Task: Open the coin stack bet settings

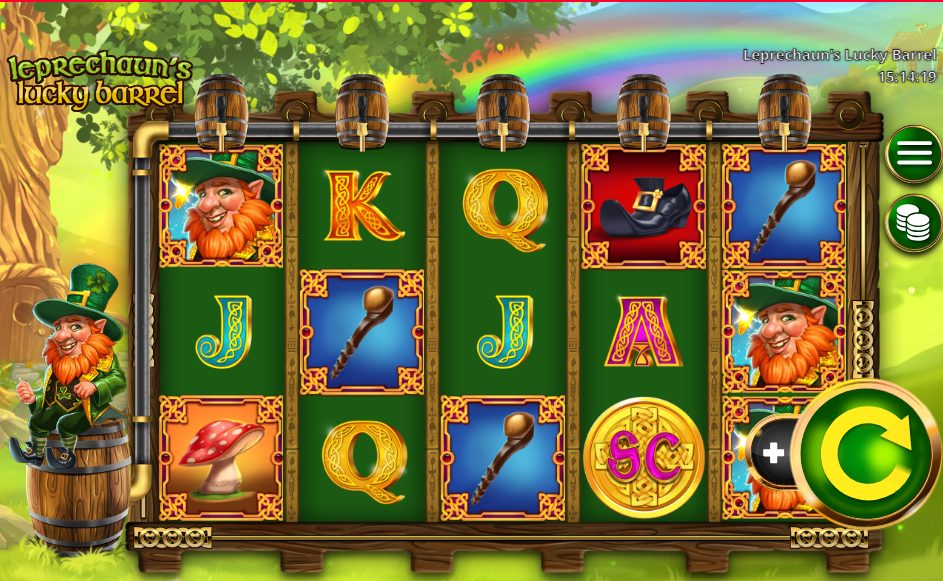Action: point(914,223)
